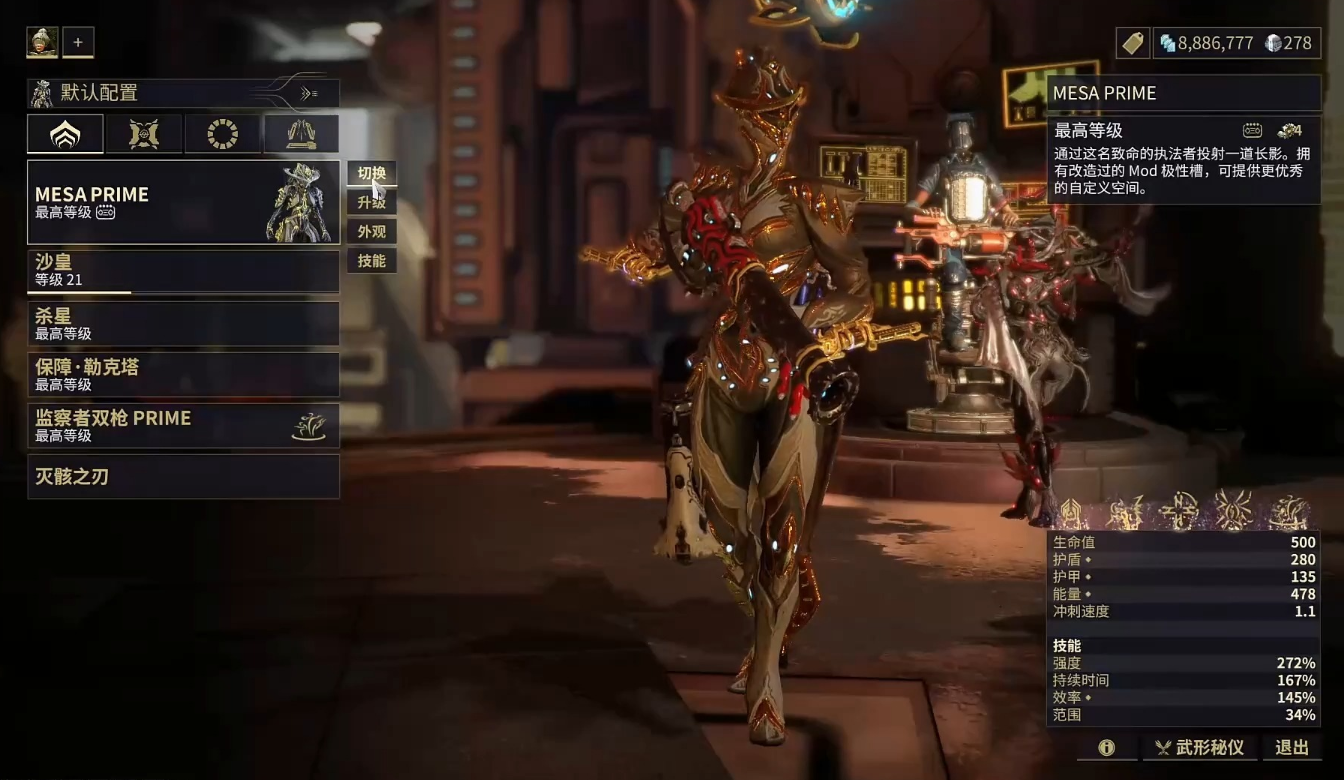Select the 监察者双枪 PRIME slot
Image resolution: width=1344 pixels, height=780 pixels.
coord(183,426)
